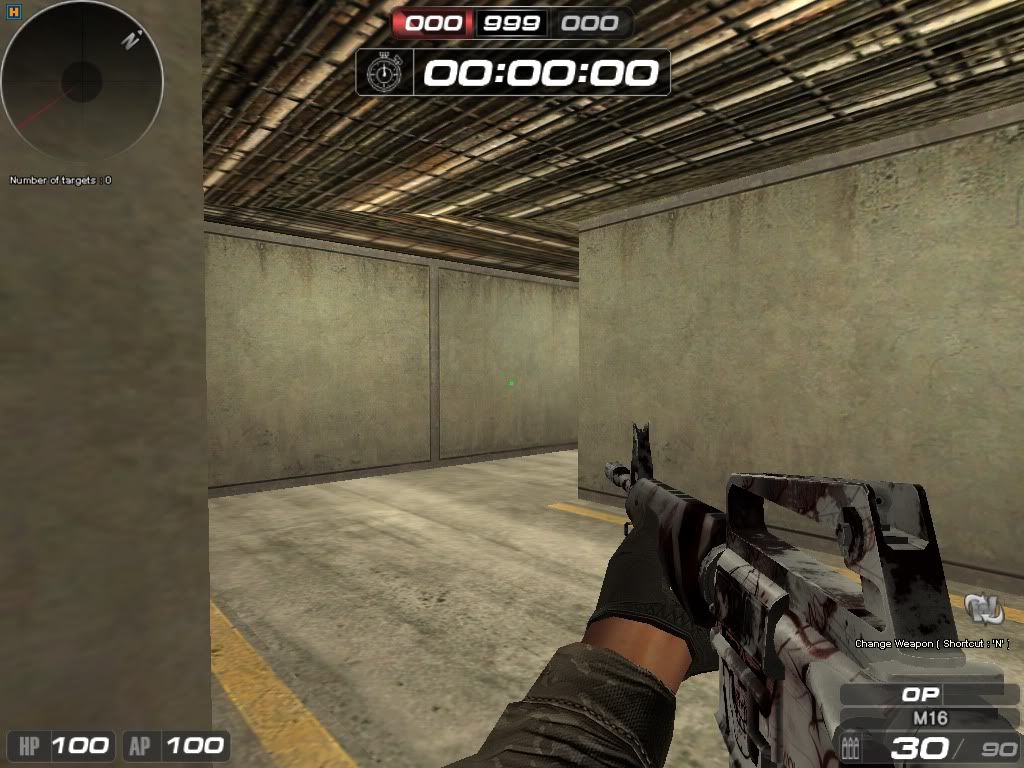This screenshot has width=1024, height=768.
Task: Click the small yellow H icon
Action: click(x=10, y=11)
